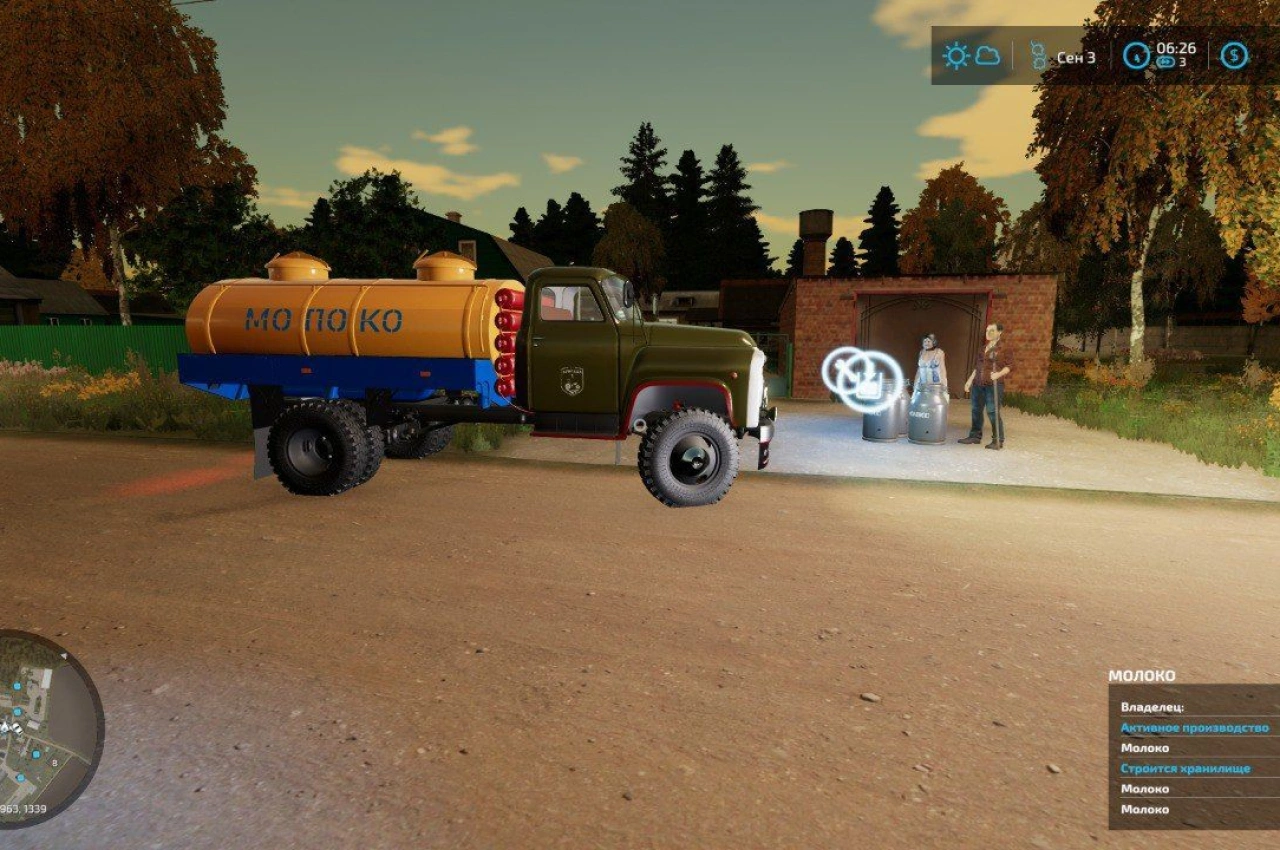Expand the weather section of the HUD
1280x850 pixels.
pos(970,55)
